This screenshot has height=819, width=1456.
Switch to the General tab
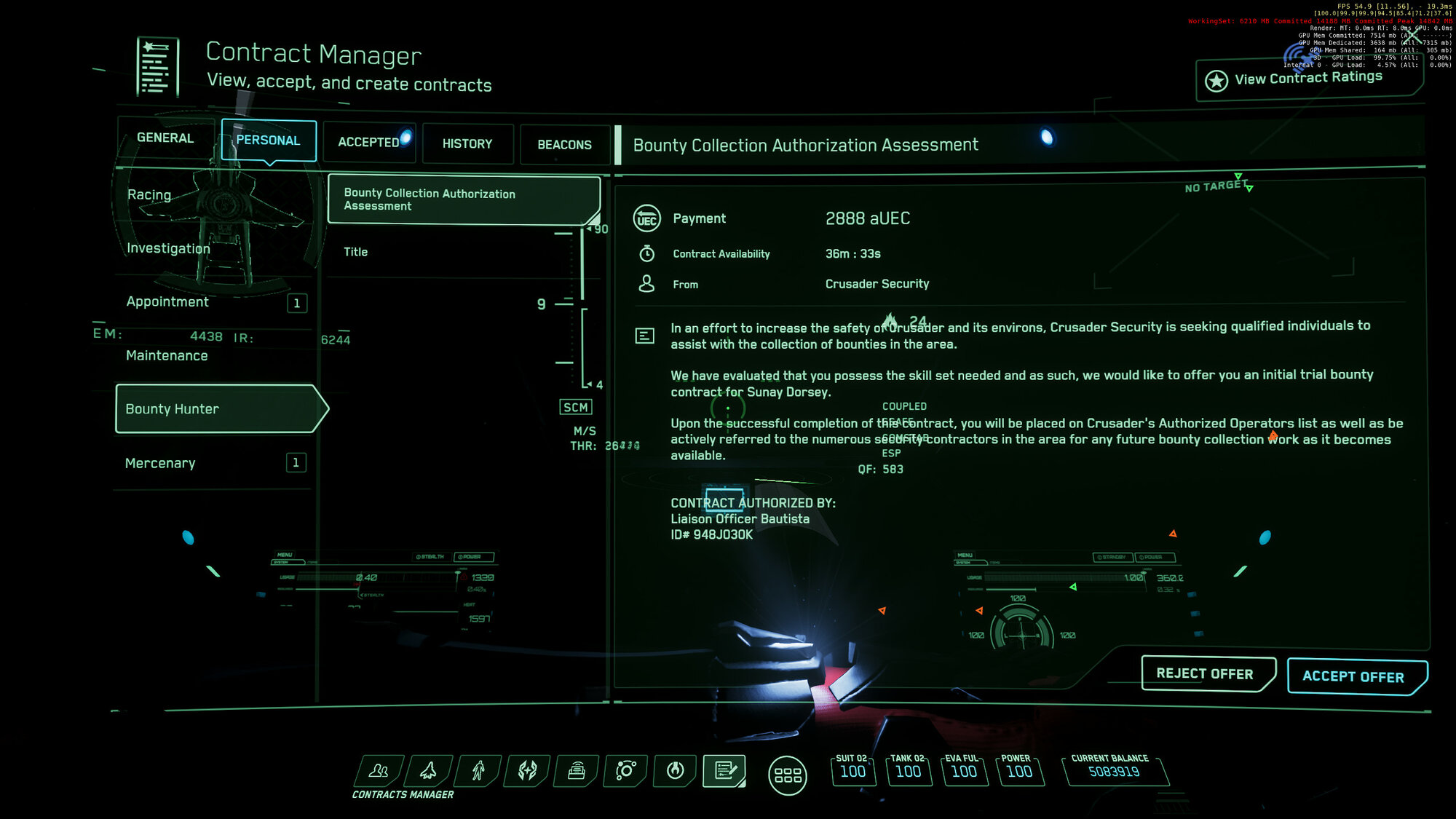[x=165, y=138]
